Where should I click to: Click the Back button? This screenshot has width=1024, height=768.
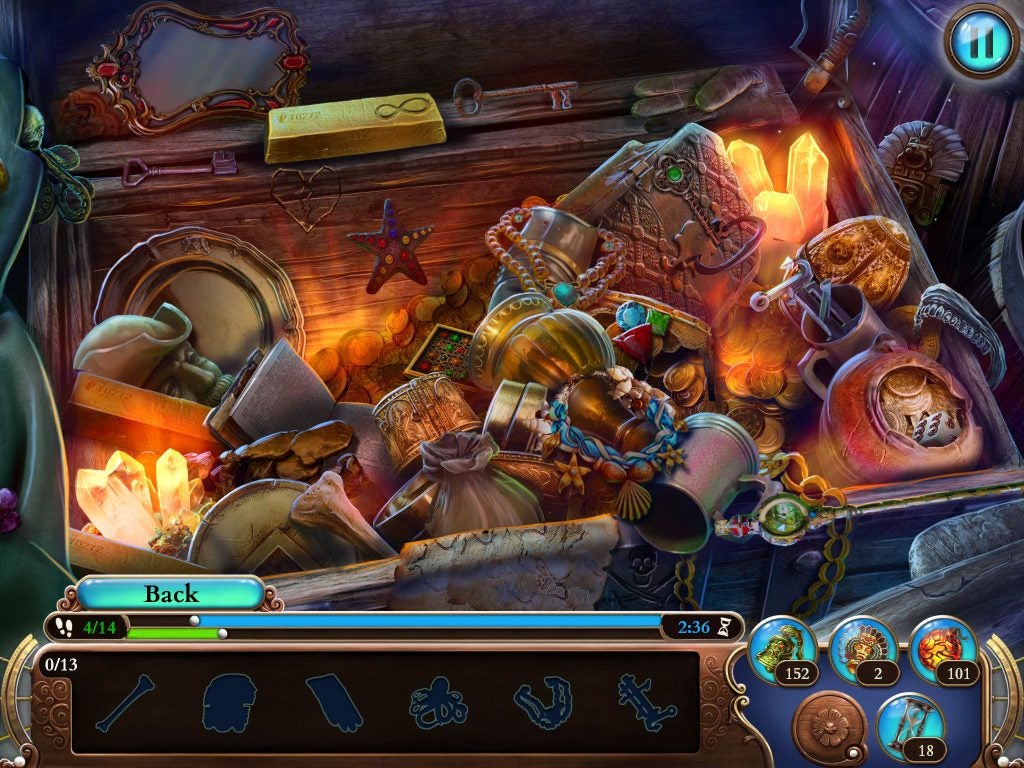(x=170, y=594)
